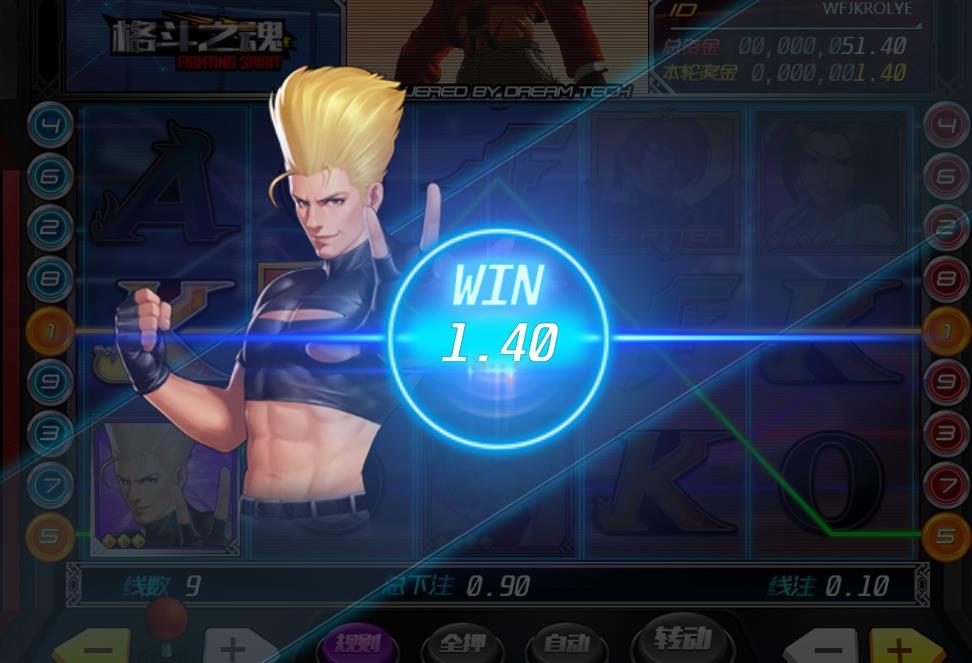The height and width of the screenshot is (663, 972).
Task: Choose the blue payline 7 marker
Action: (49, 485)
